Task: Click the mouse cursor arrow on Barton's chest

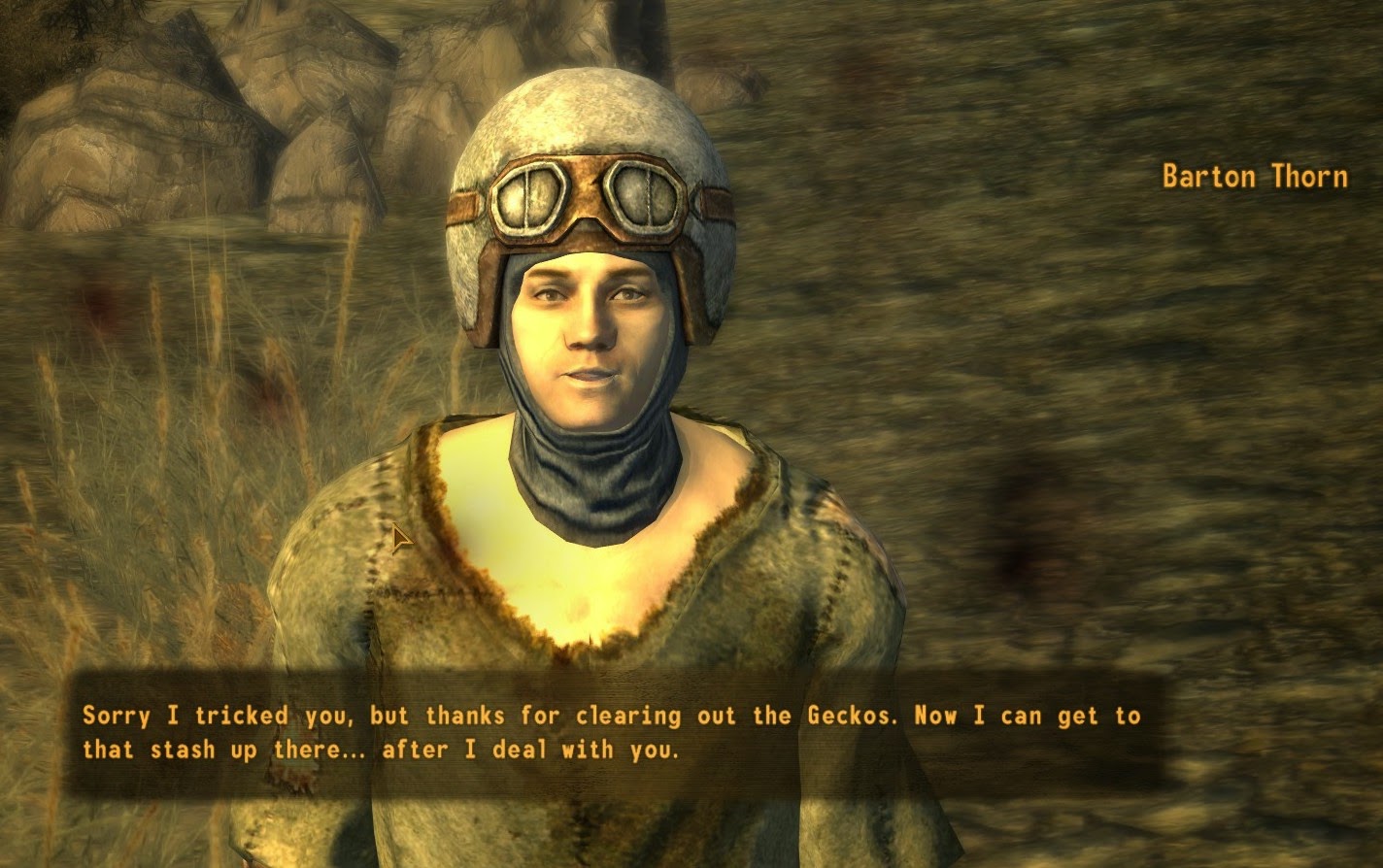Action: click(400, 537)
